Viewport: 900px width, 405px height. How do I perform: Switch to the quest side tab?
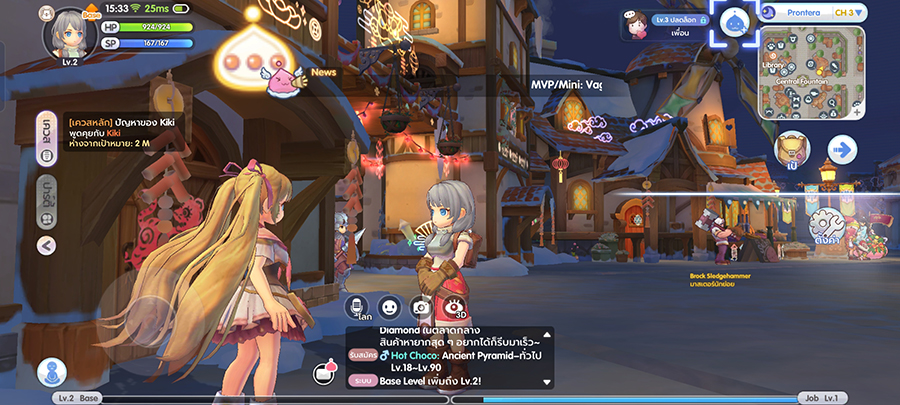coord(46,140)
